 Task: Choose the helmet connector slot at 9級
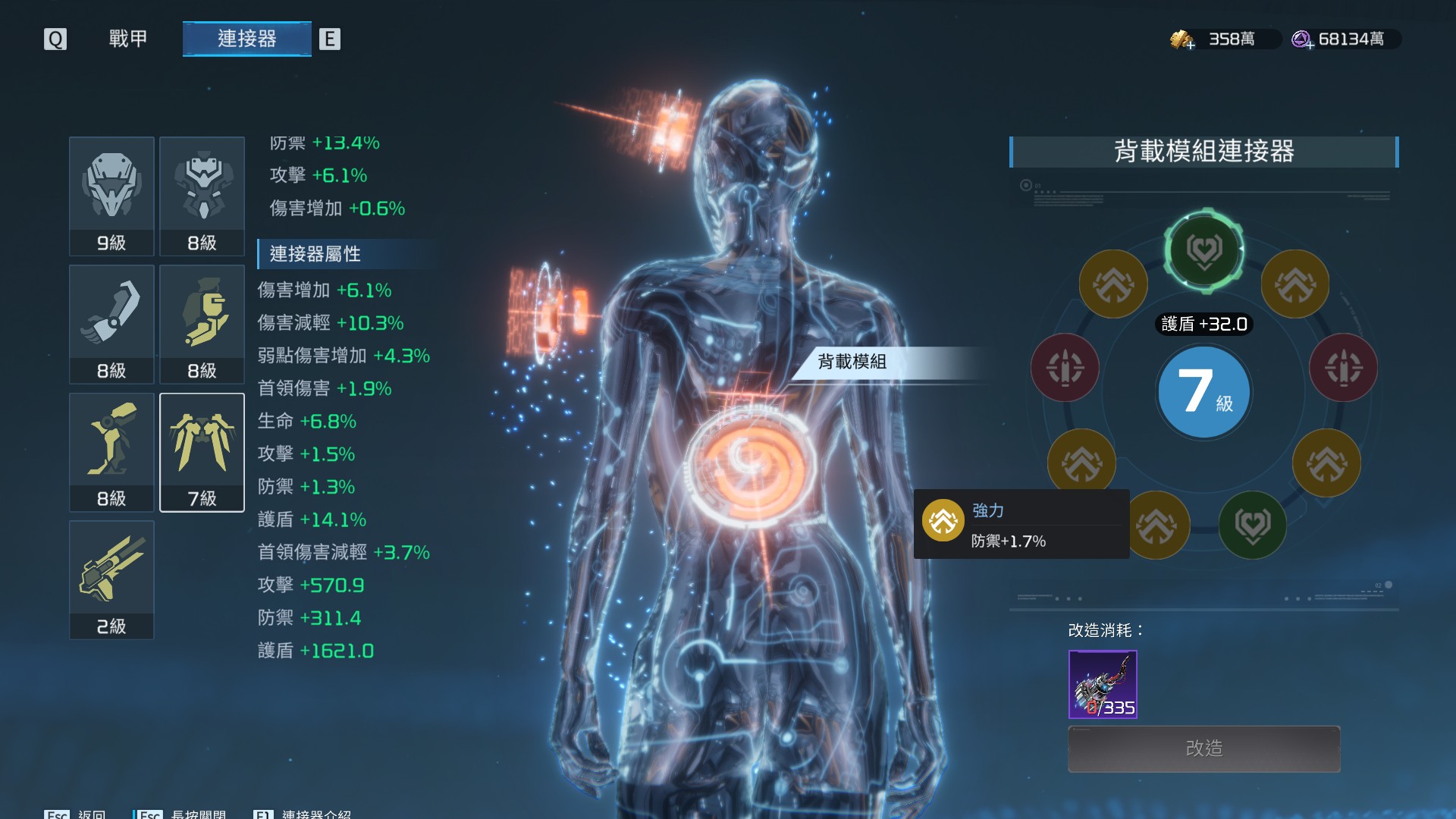(x=111, y=196)
